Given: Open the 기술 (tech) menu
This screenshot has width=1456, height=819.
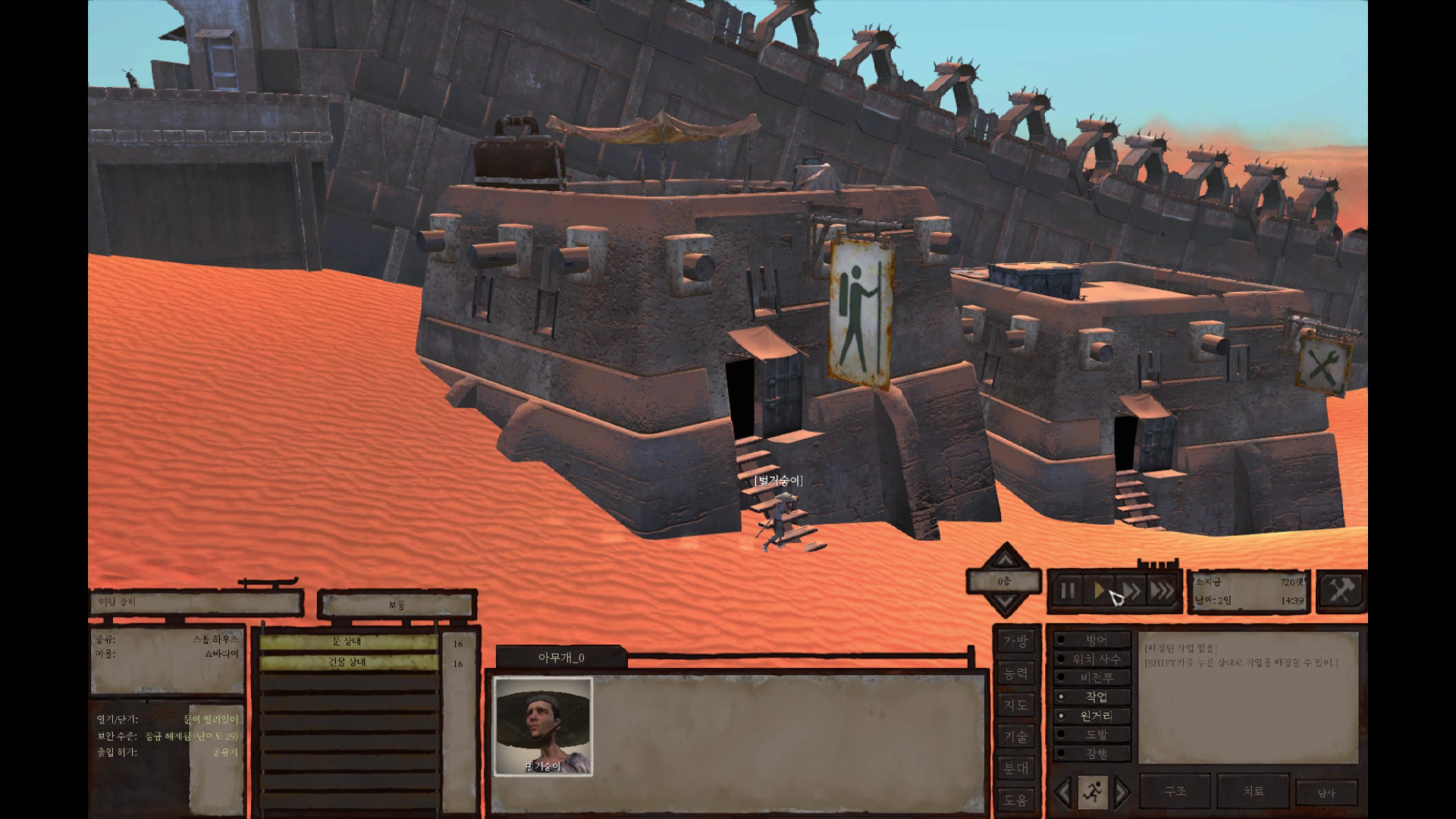Looking at the screenshot, I should coord(1015,736).
